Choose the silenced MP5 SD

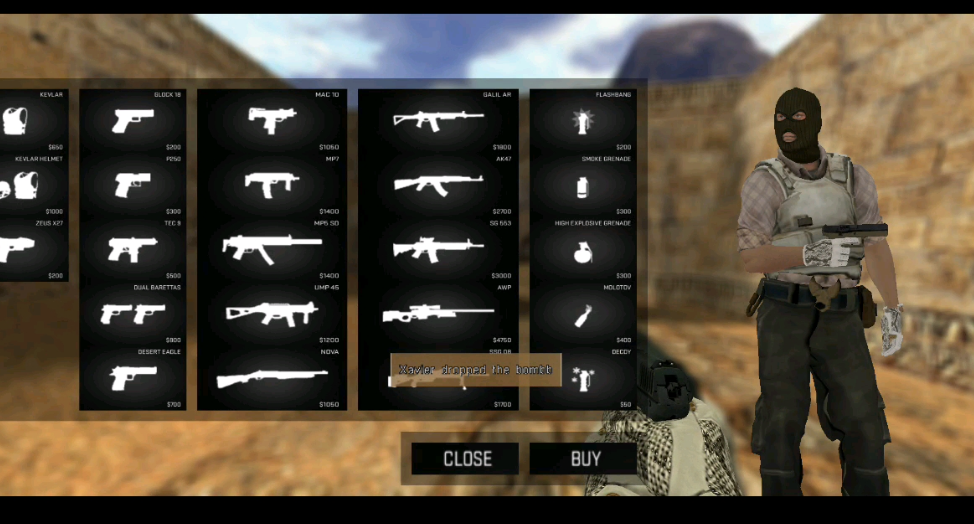pos(272,249)
